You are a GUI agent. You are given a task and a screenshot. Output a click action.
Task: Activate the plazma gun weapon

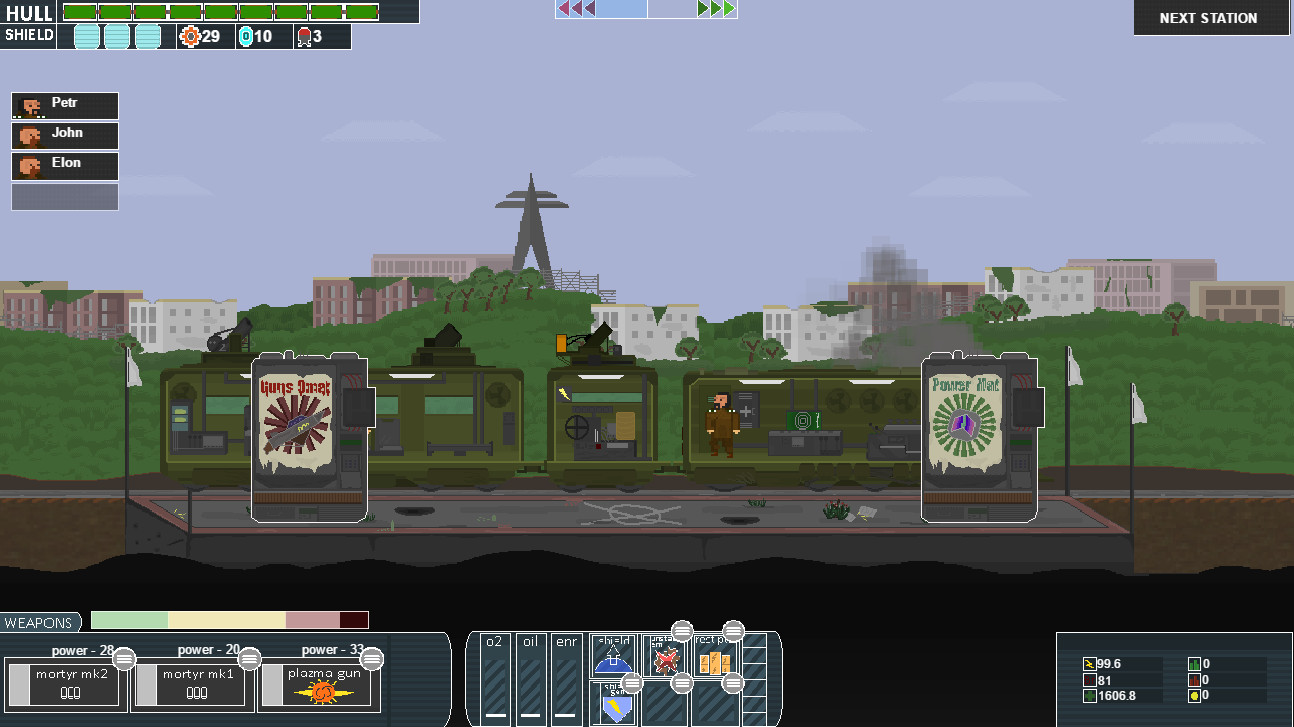(x=322, y=686)
